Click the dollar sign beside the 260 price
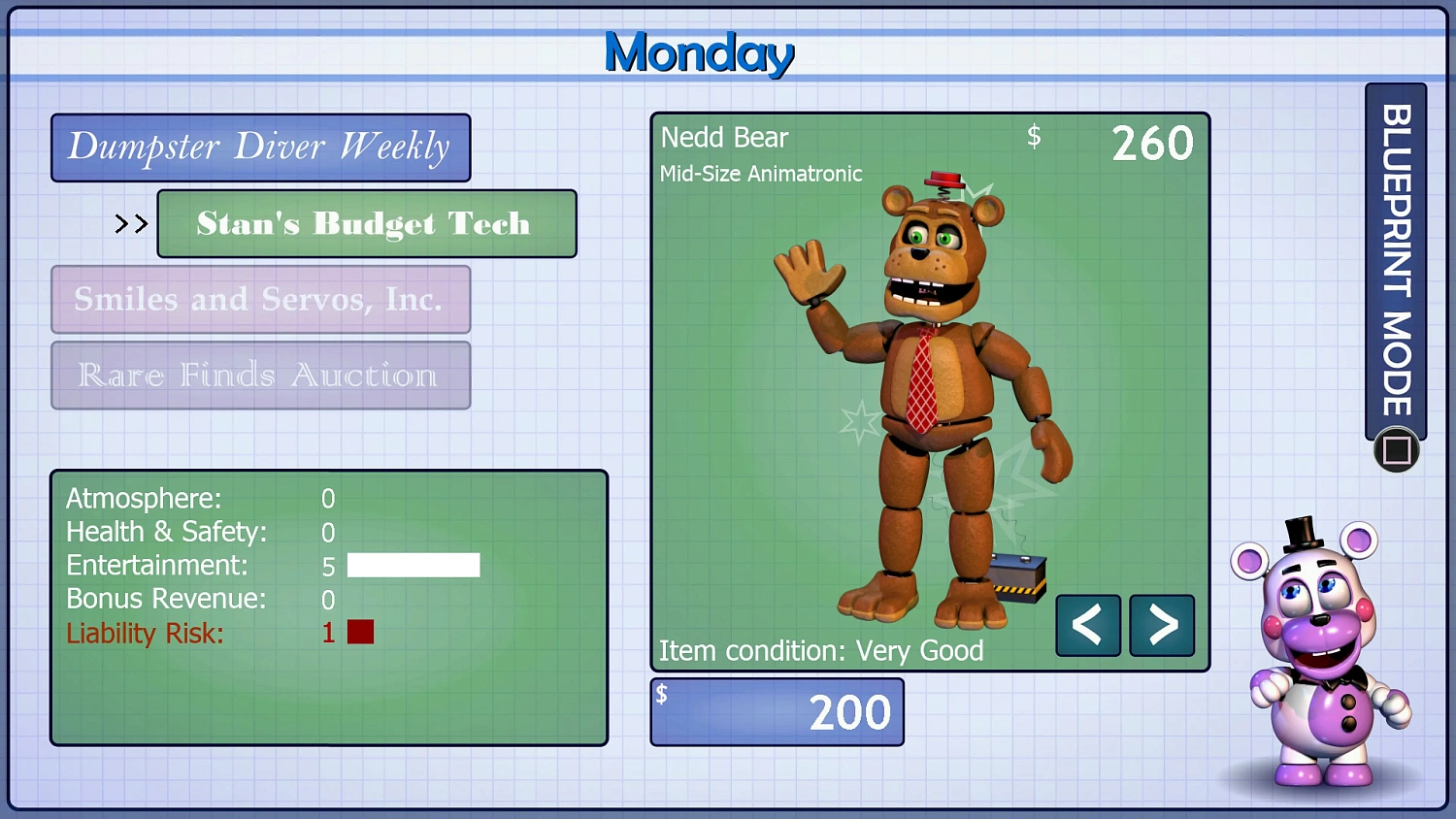 [1035, 138]
